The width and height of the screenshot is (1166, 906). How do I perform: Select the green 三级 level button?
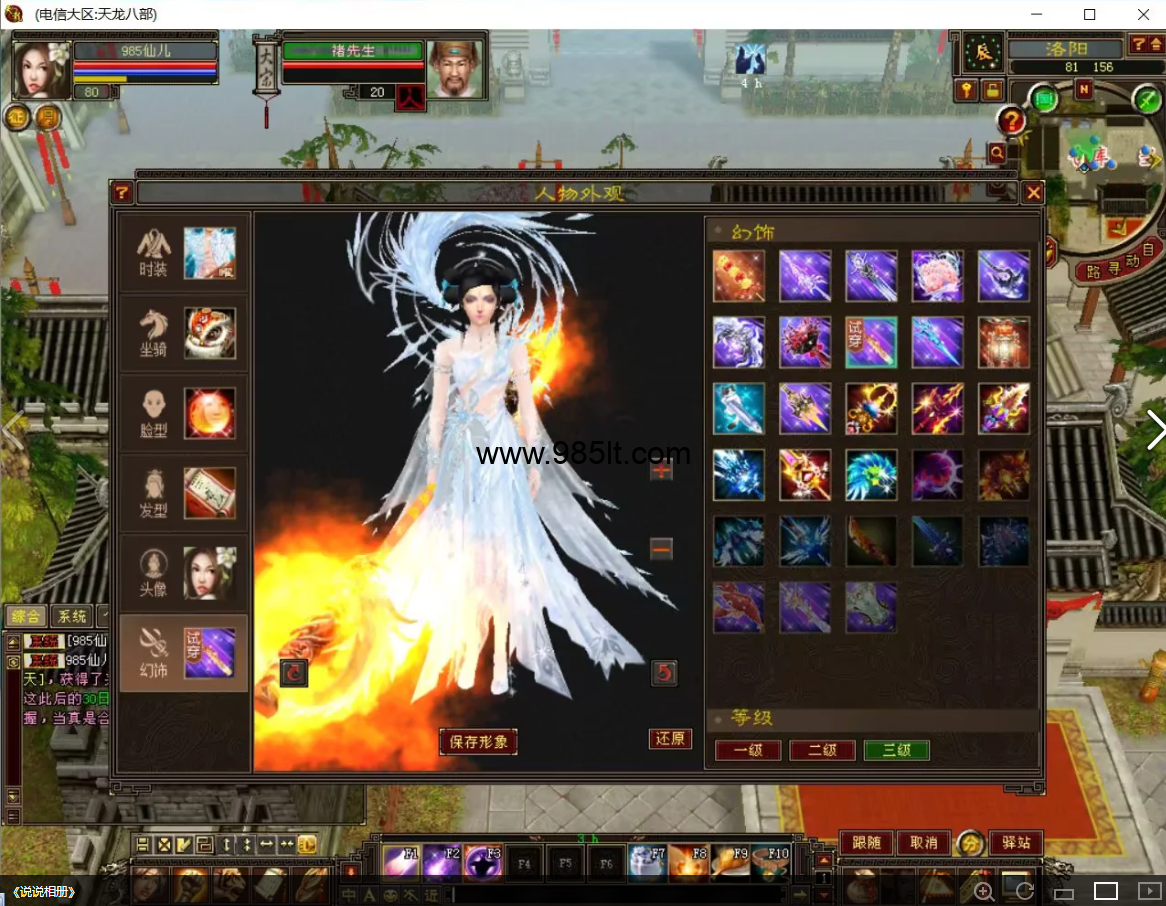pyautogui.click(x=897, y=750)
